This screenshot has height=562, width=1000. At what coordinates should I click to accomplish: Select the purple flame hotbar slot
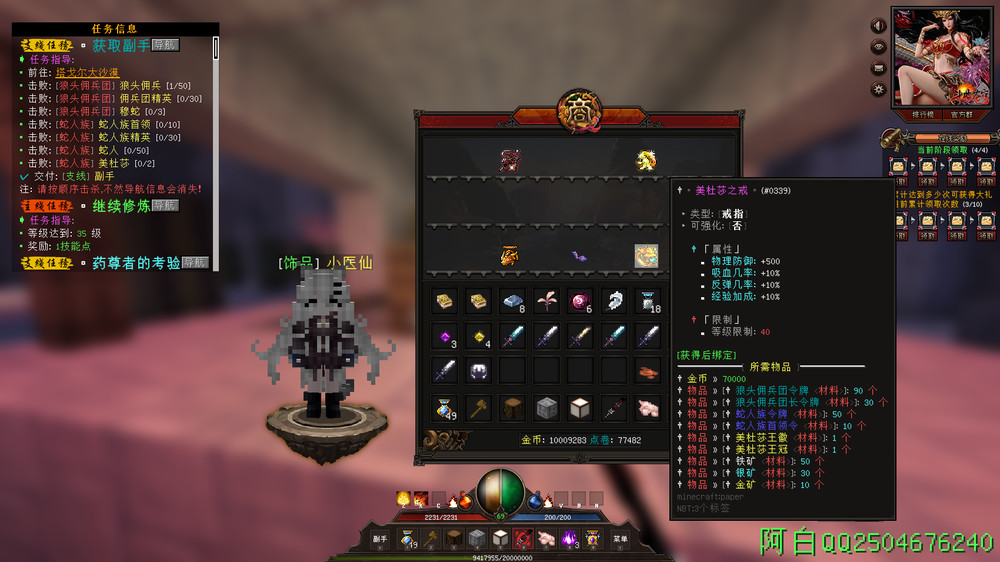(x=569, y=538)
